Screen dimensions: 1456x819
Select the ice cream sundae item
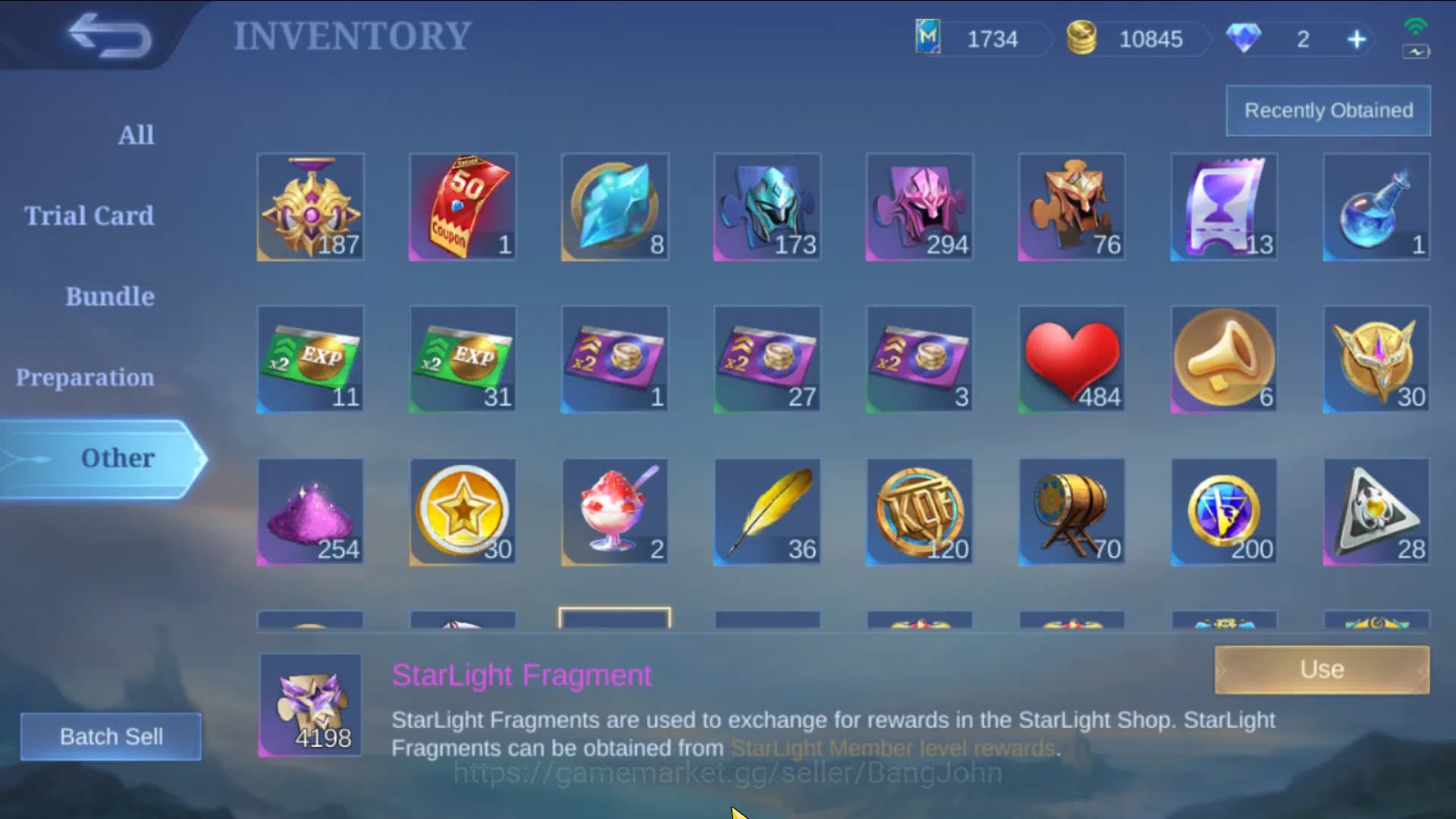pos(615,512)
